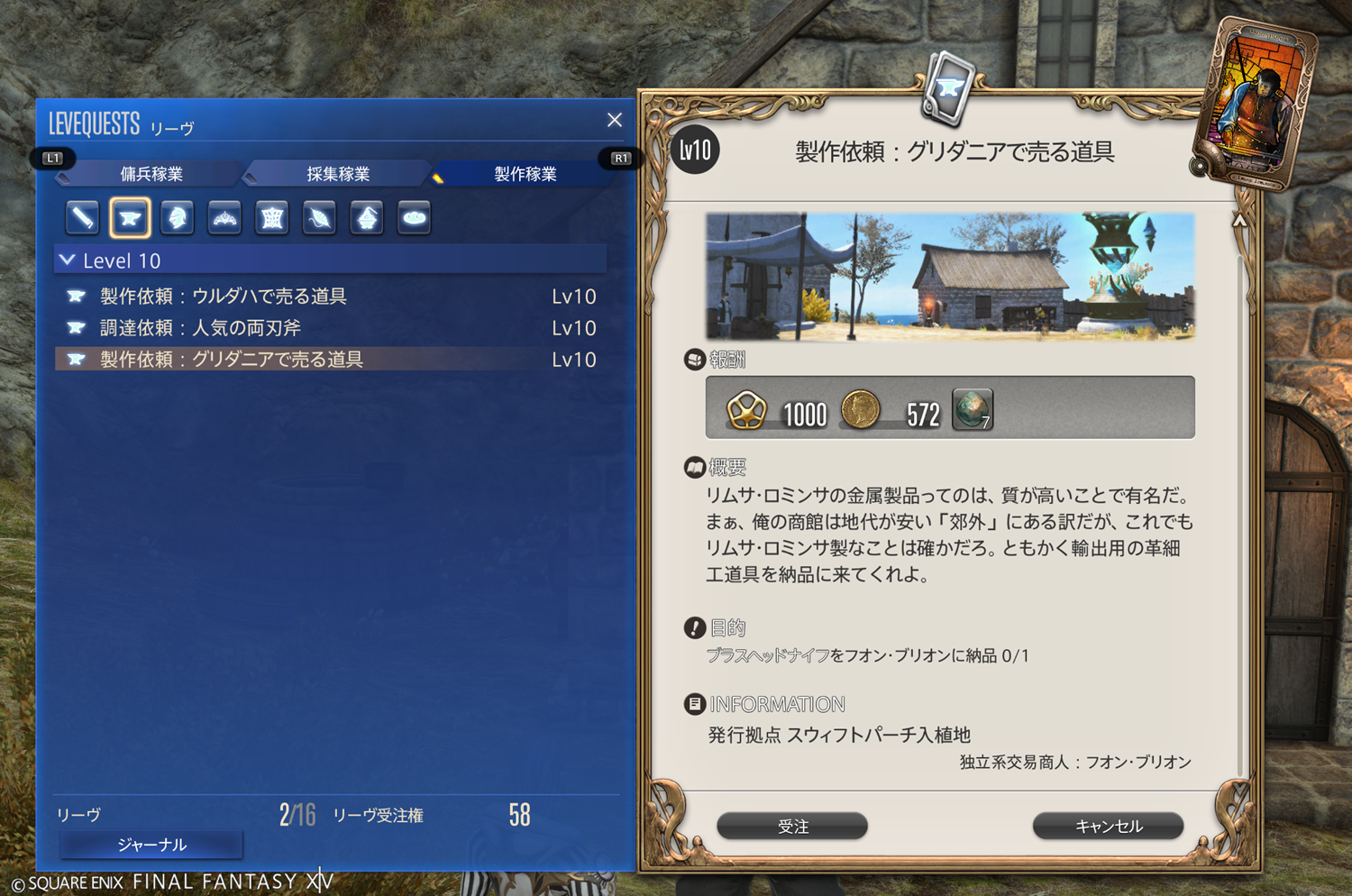The width and height of the screenshot is (1352, 896).
Task: Switch to the 傭兵稼業 tab
Action: (x=151, y=174)
